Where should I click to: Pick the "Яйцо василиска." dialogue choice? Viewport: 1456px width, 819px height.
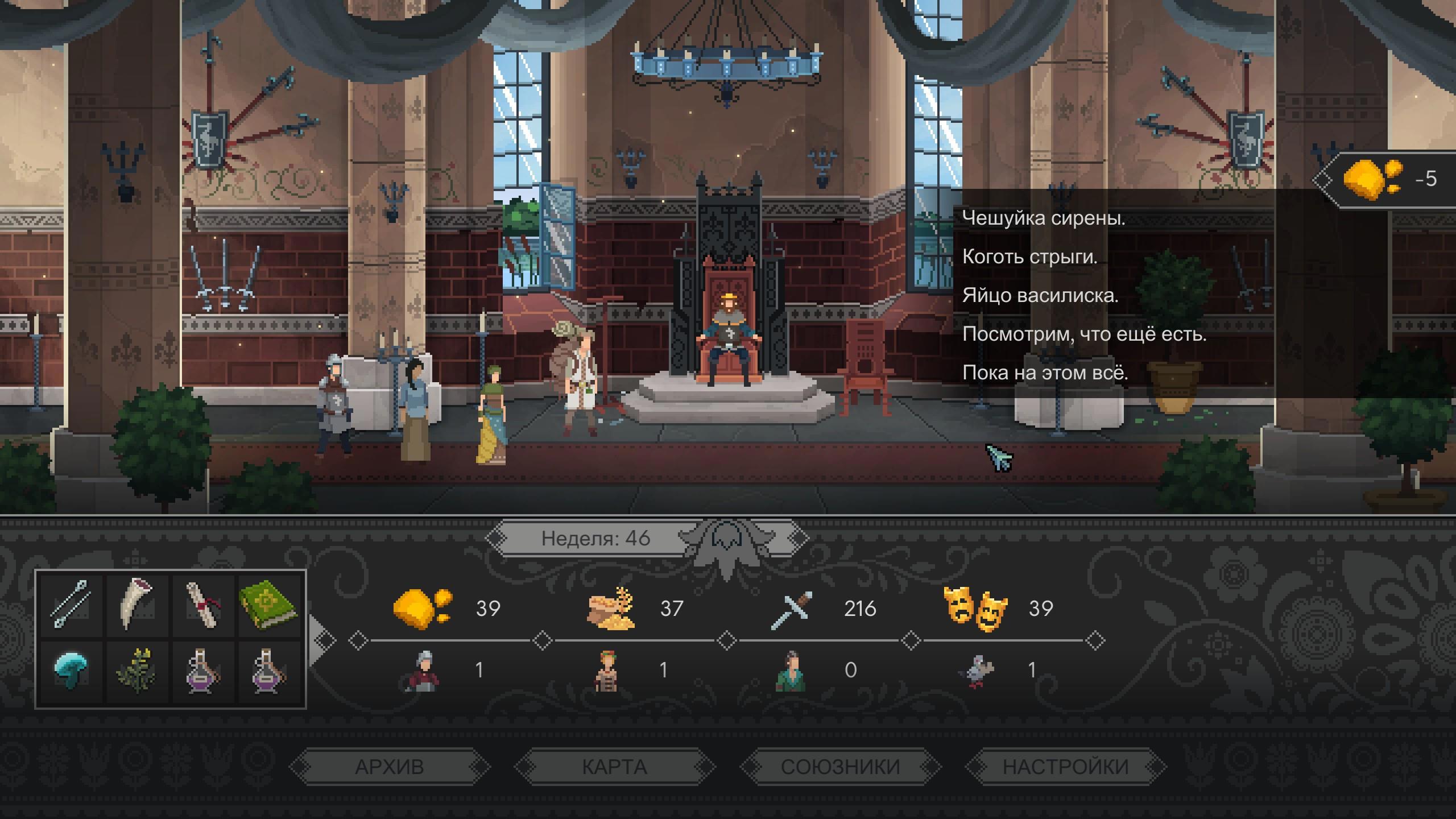click(x=1040, y=296)
